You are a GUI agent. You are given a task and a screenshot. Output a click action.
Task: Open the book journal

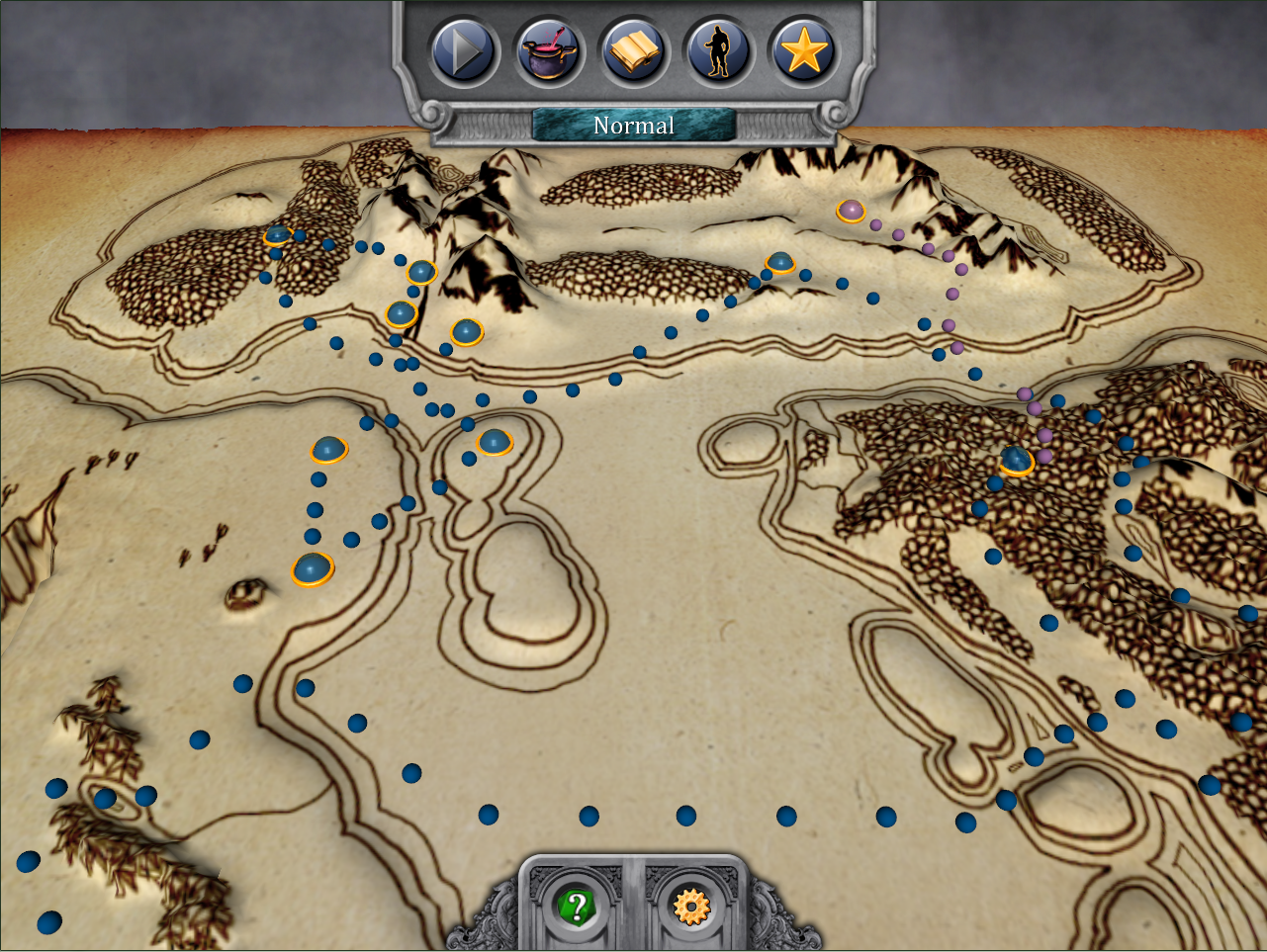click(x=632, y=51)
